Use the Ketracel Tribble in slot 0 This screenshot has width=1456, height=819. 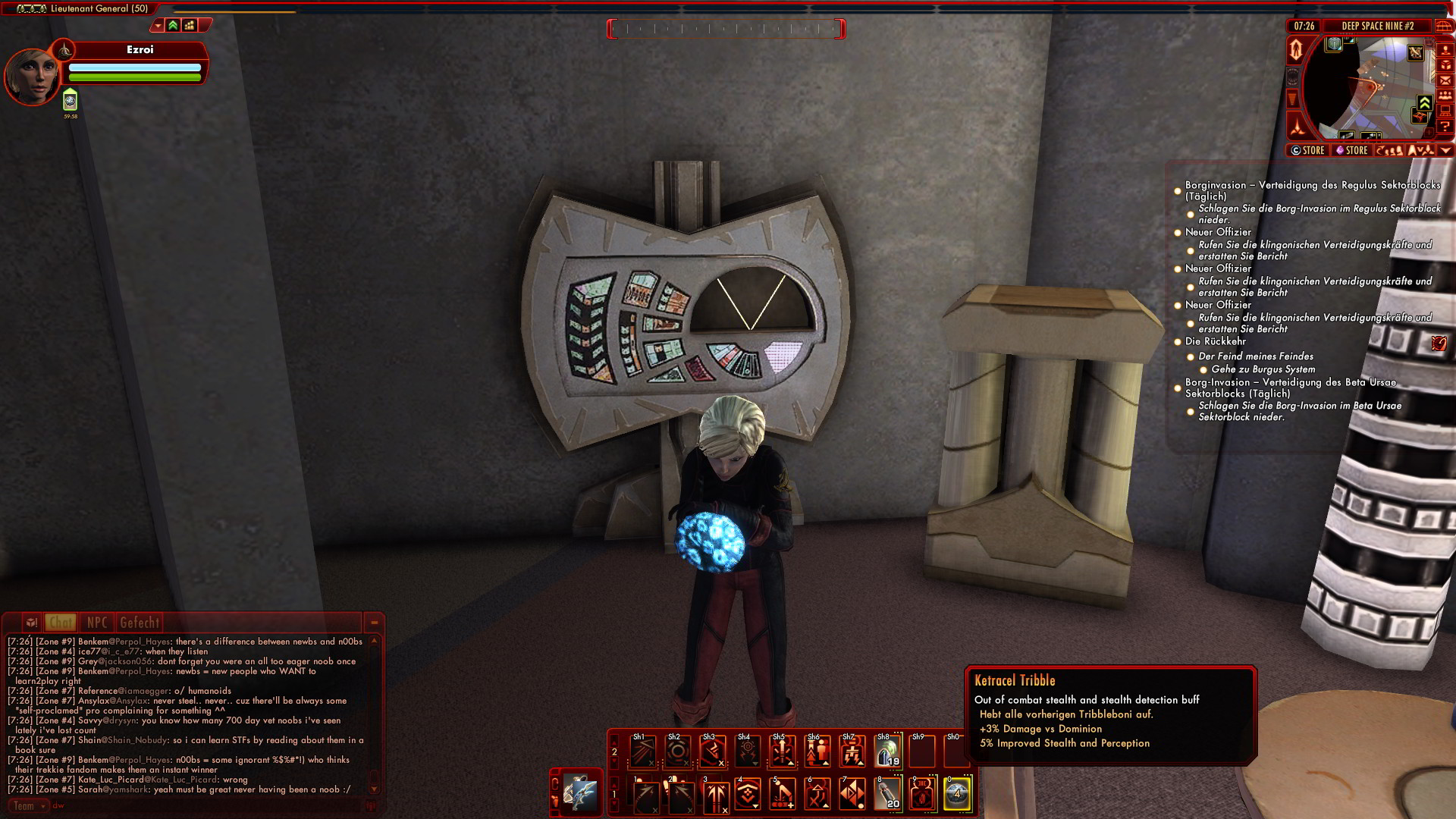click(x=957, y=793)
